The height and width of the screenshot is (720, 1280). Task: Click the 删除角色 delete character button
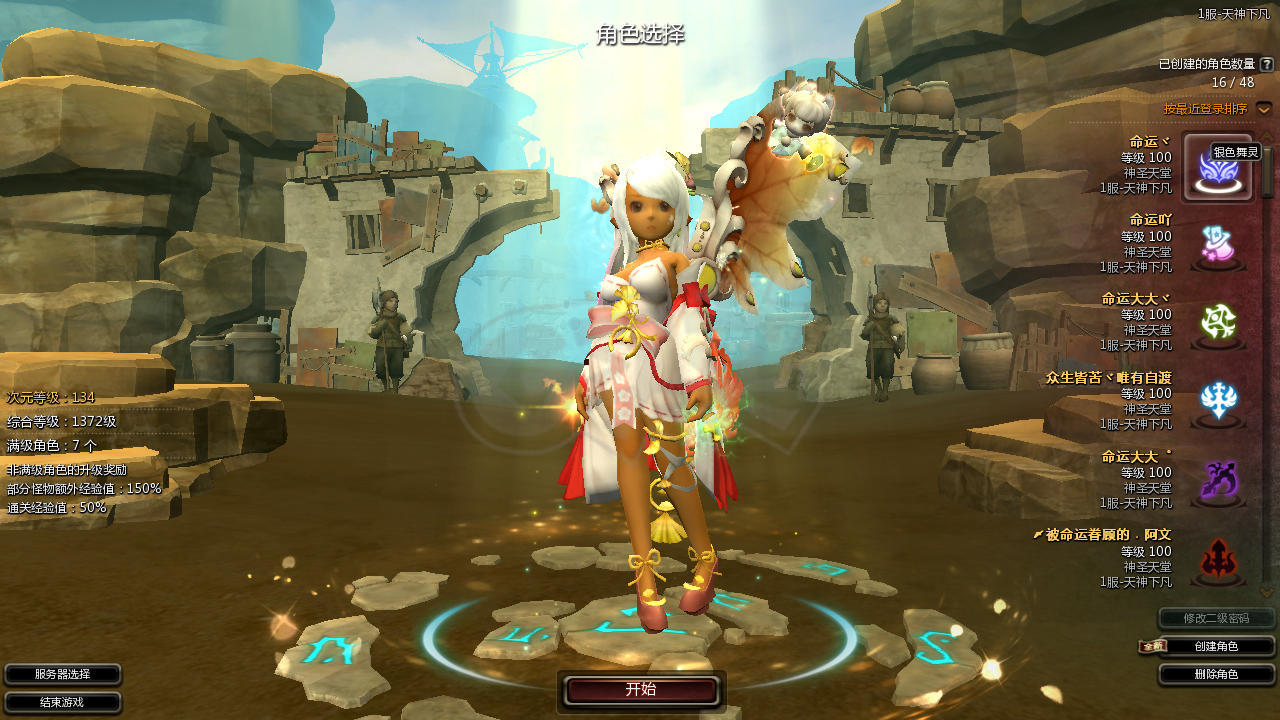[1216, 675]
